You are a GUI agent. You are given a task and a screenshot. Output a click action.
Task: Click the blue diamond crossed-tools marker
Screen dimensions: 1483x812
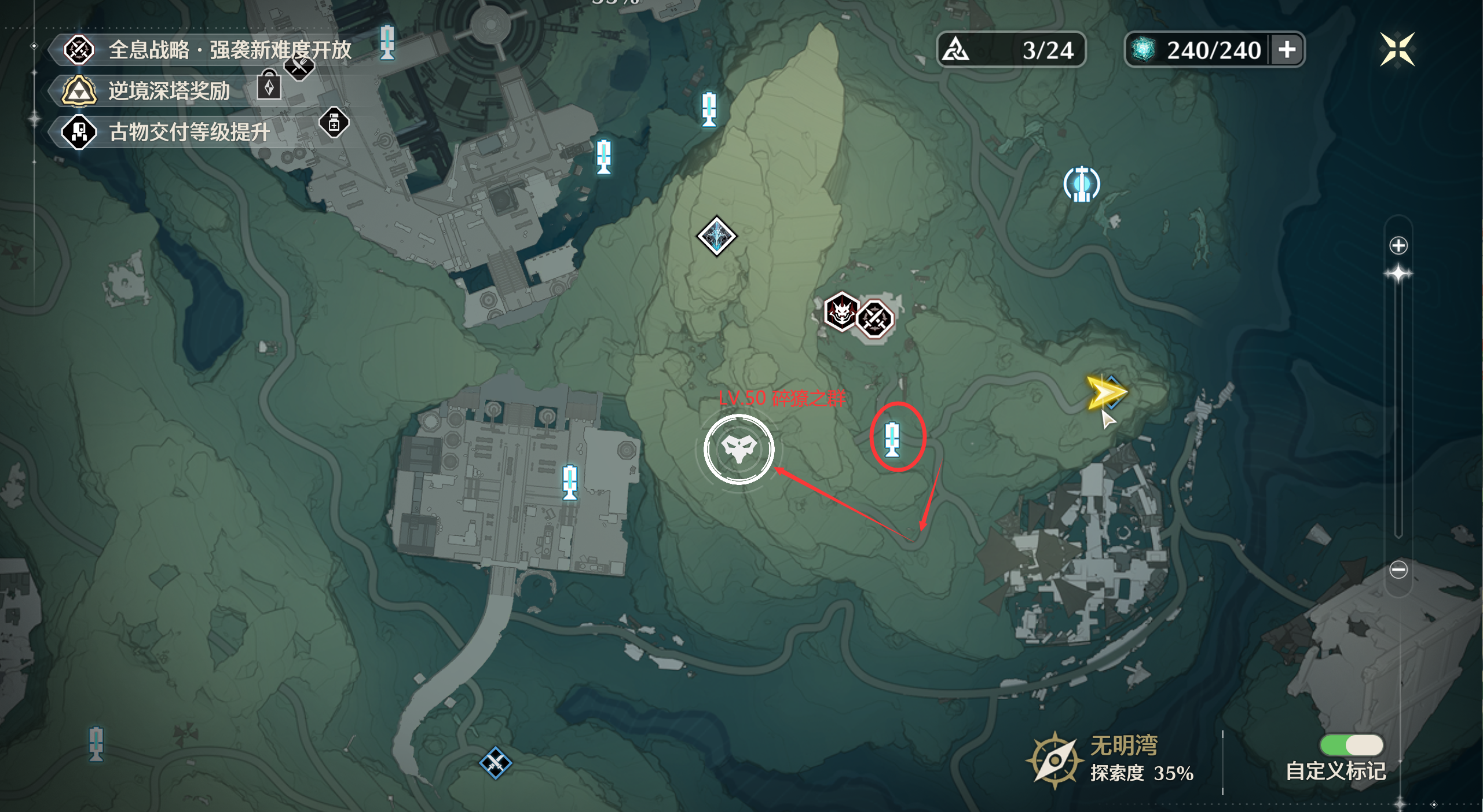pyautogui.click(x=495, y=763)
